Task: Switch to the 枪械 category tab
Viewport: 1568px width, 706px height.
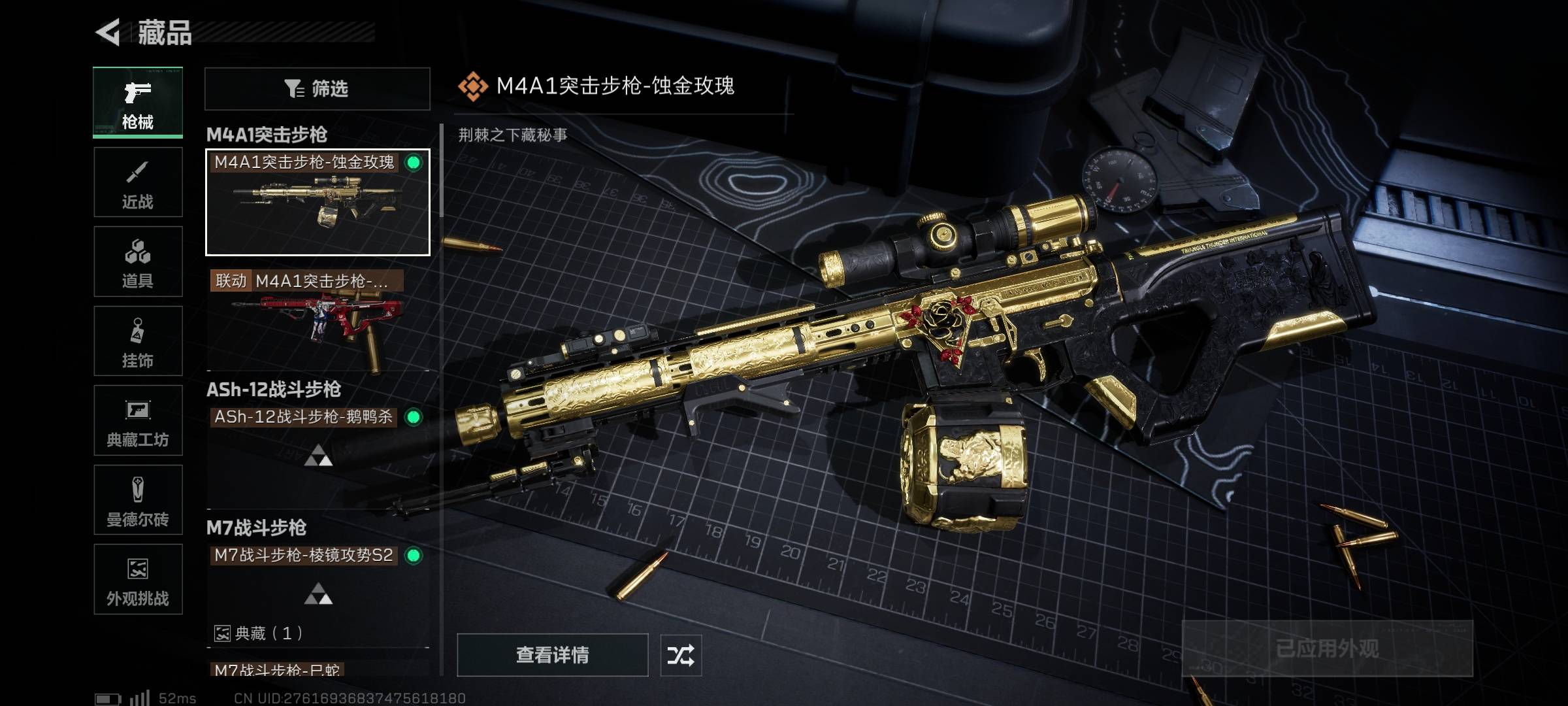Action: tap(138, 102)
